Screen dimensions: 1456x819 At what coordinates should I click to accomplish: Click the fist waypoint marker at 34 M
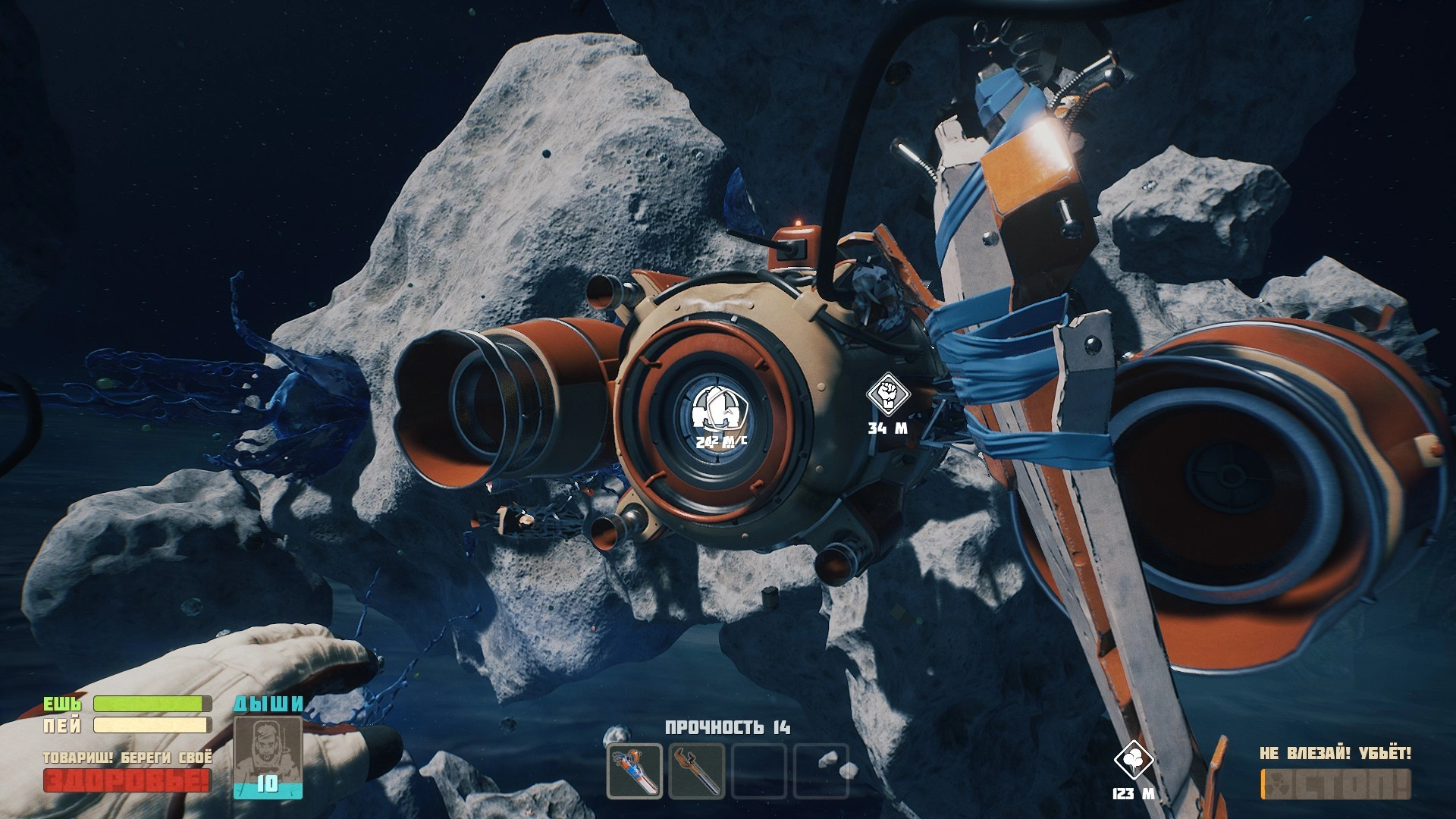[886, 393]
